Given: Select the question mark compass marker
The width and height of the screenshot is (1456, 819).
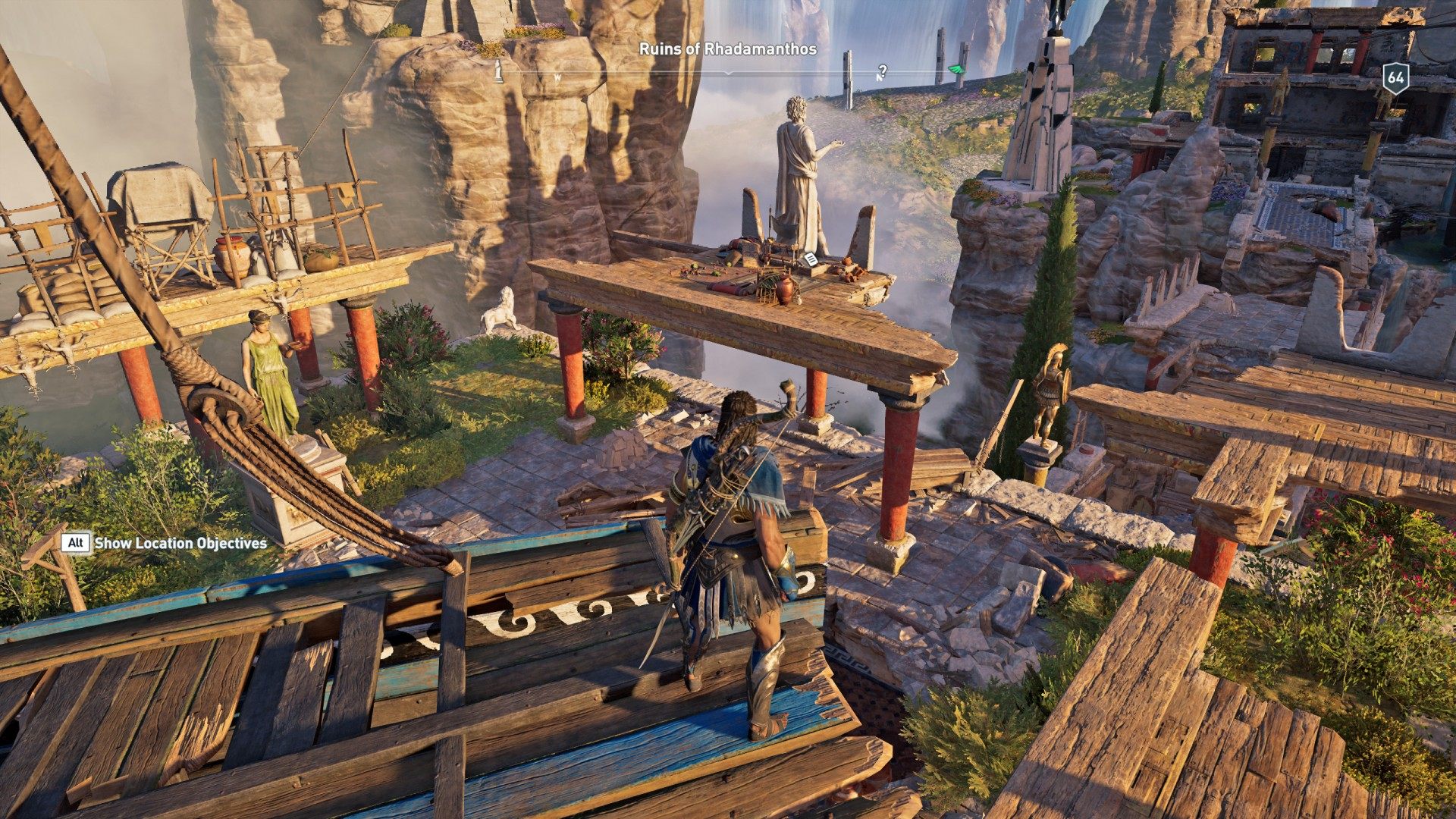Looking at the screenshot, I should tap(882, 71).
